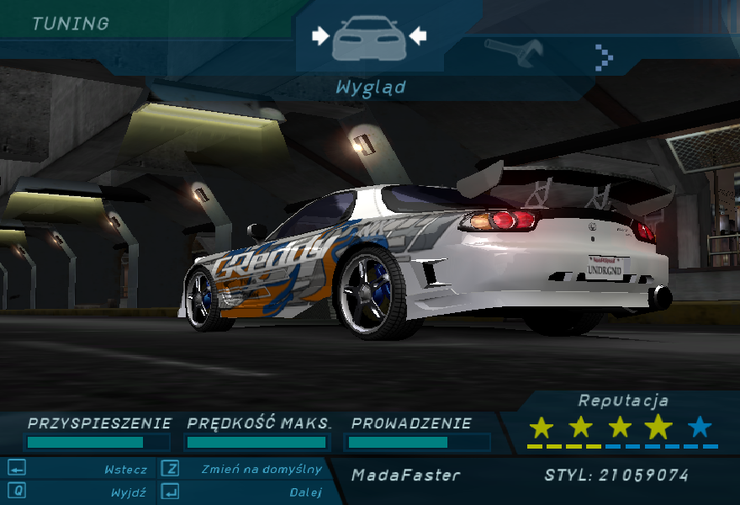
Task: Go back with the Wstecz option
Action: (x=125, y=469)
